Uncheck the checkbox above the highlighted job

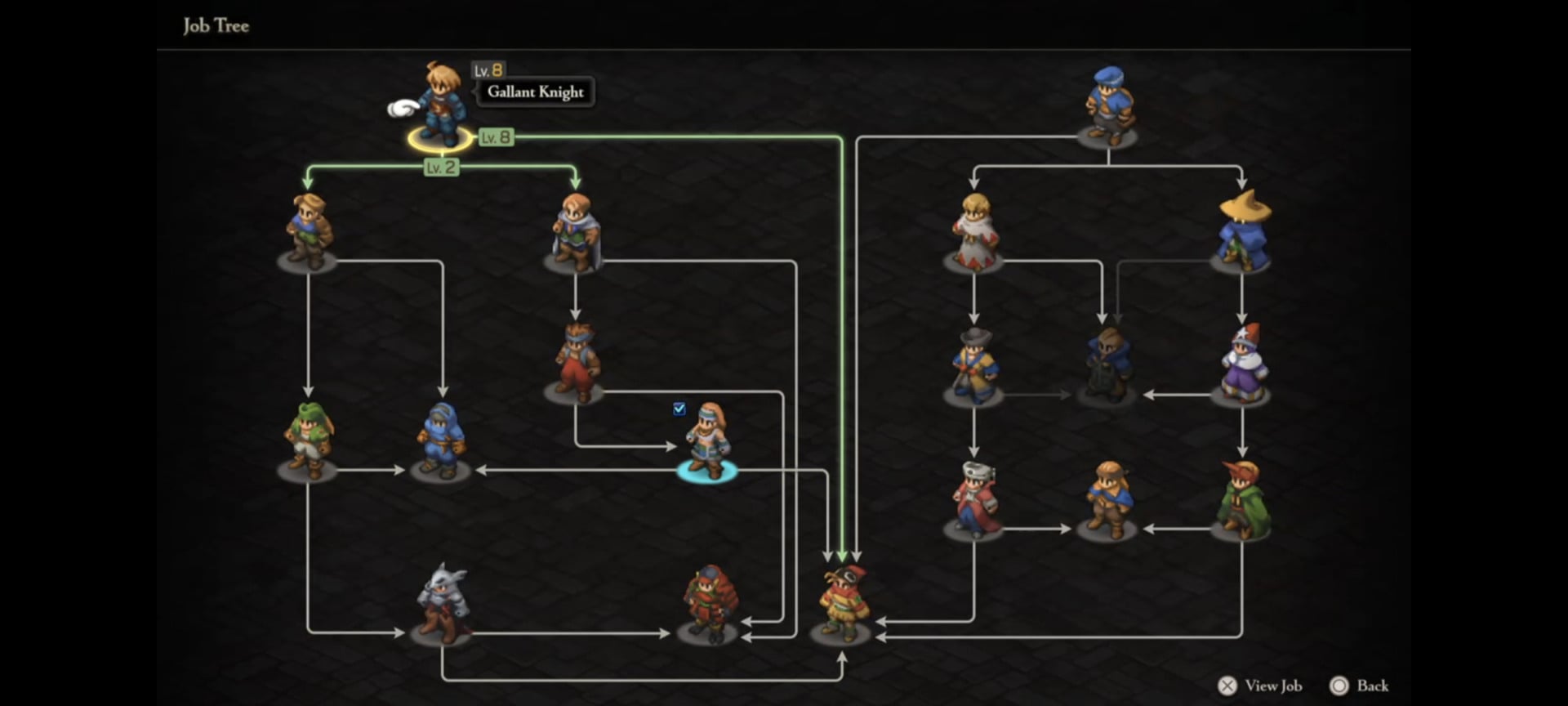pyautogui.click(x=679, y=409)
